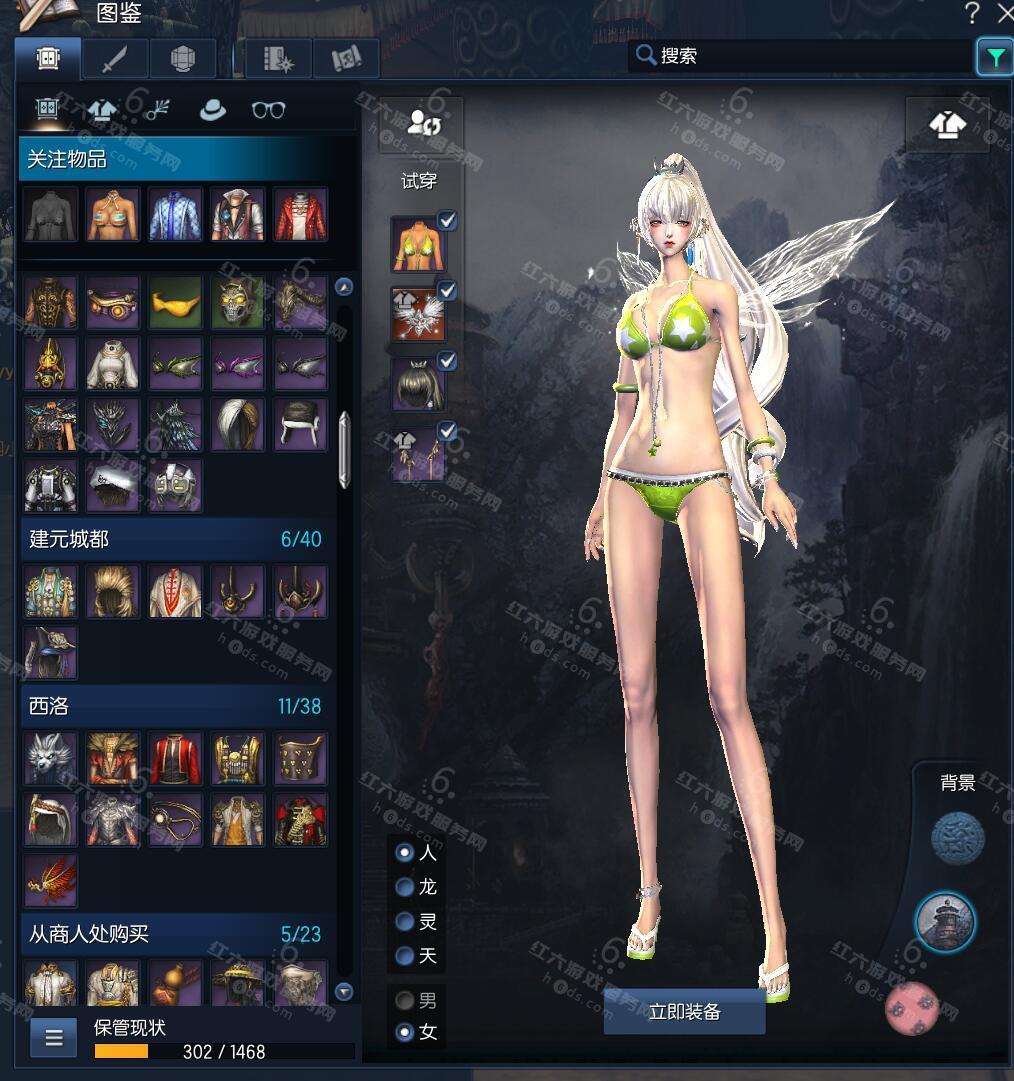Select the hat category tab
The image size is (1014, 1081).
213,111
